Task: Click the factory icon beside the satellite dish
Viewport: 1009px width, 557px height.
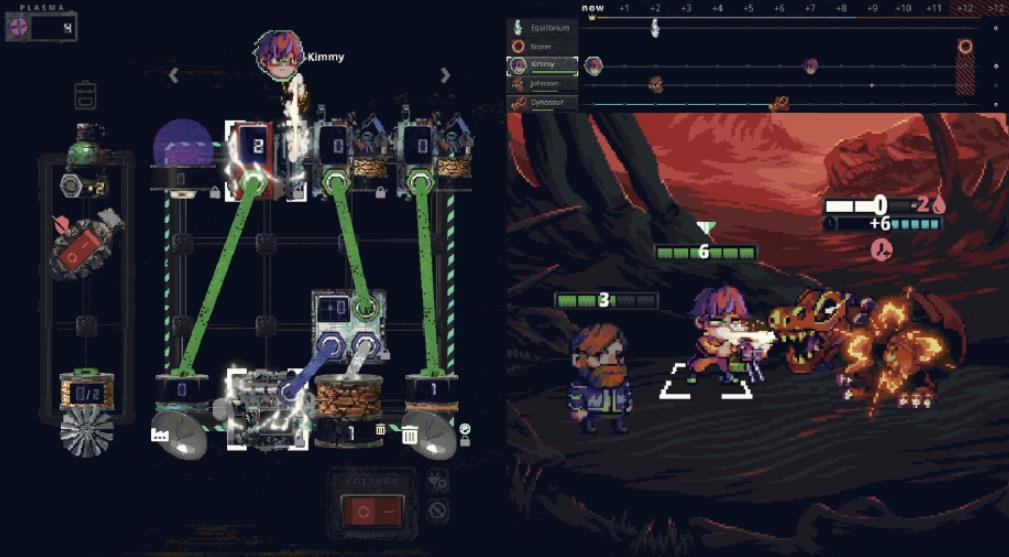Action: point(158,433)
